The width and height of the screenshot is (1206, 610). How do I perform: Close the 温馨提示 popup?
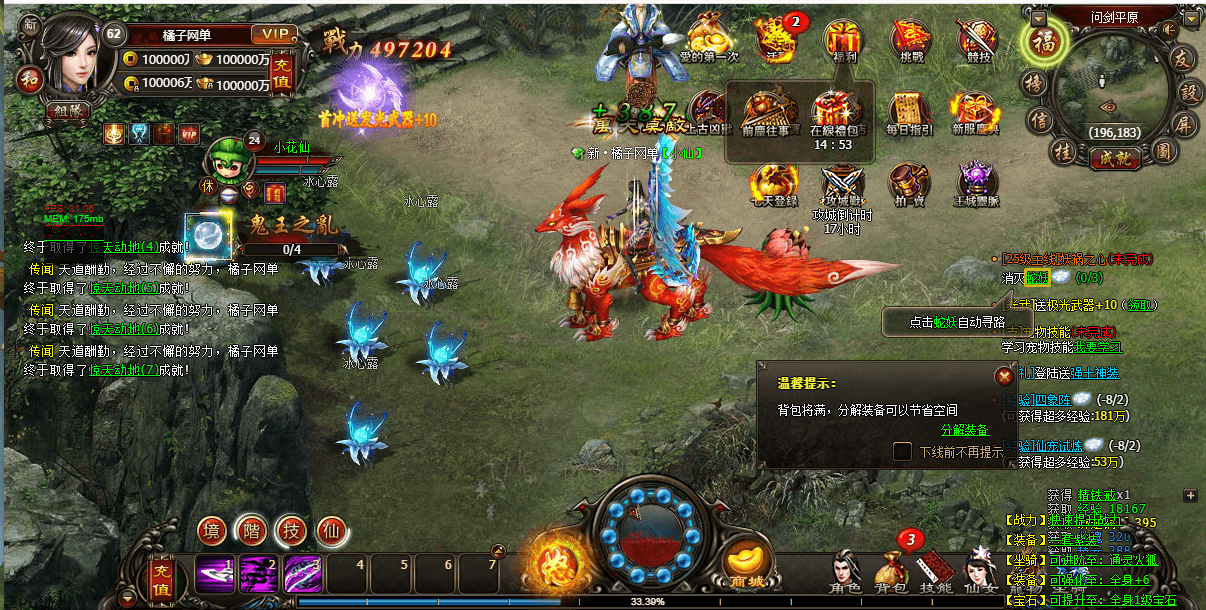pyautogui.click(x=1003, y=376)
